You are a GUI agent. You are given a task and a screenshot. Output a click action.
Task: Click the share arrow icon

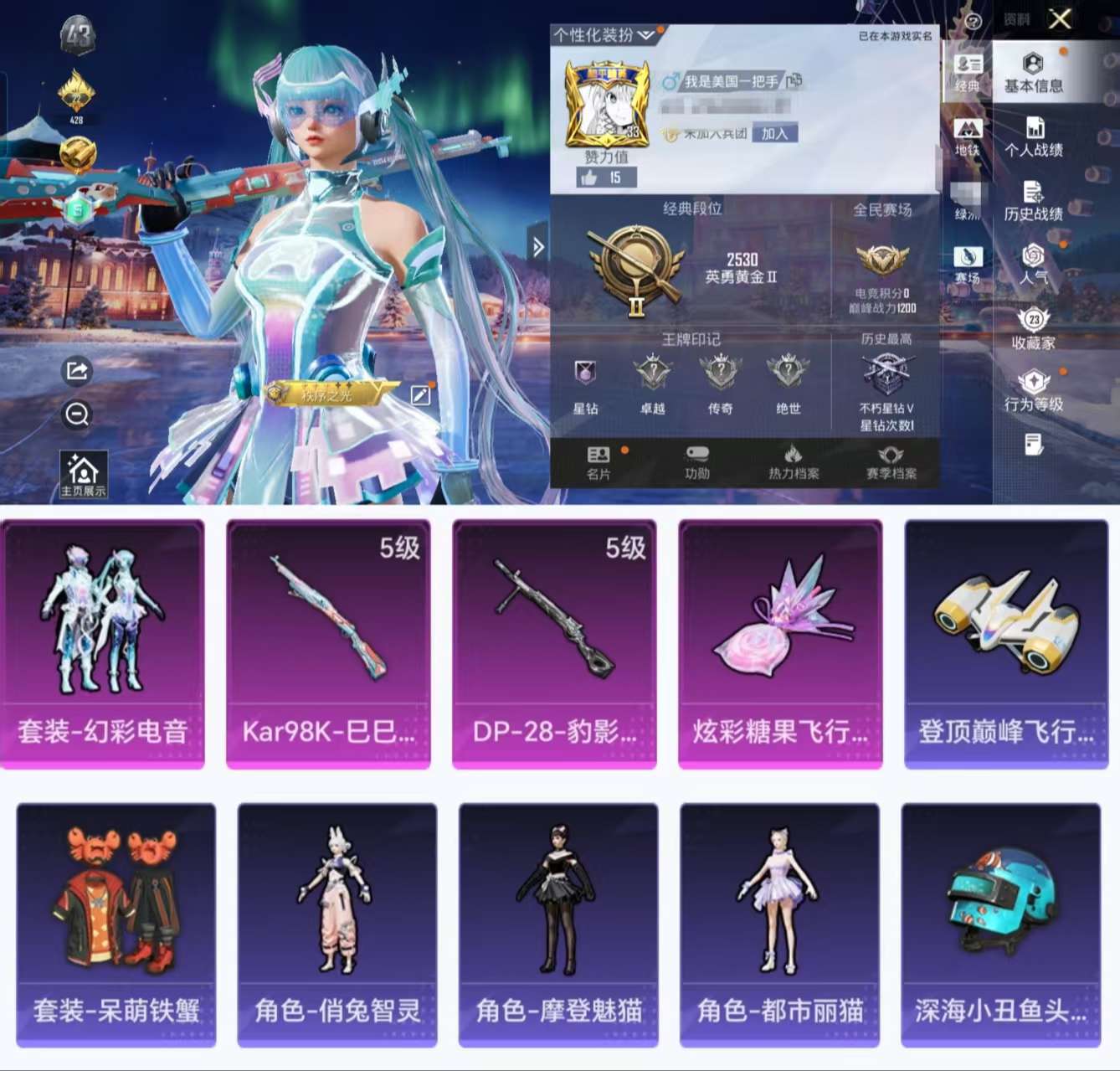tap(76, 372)
